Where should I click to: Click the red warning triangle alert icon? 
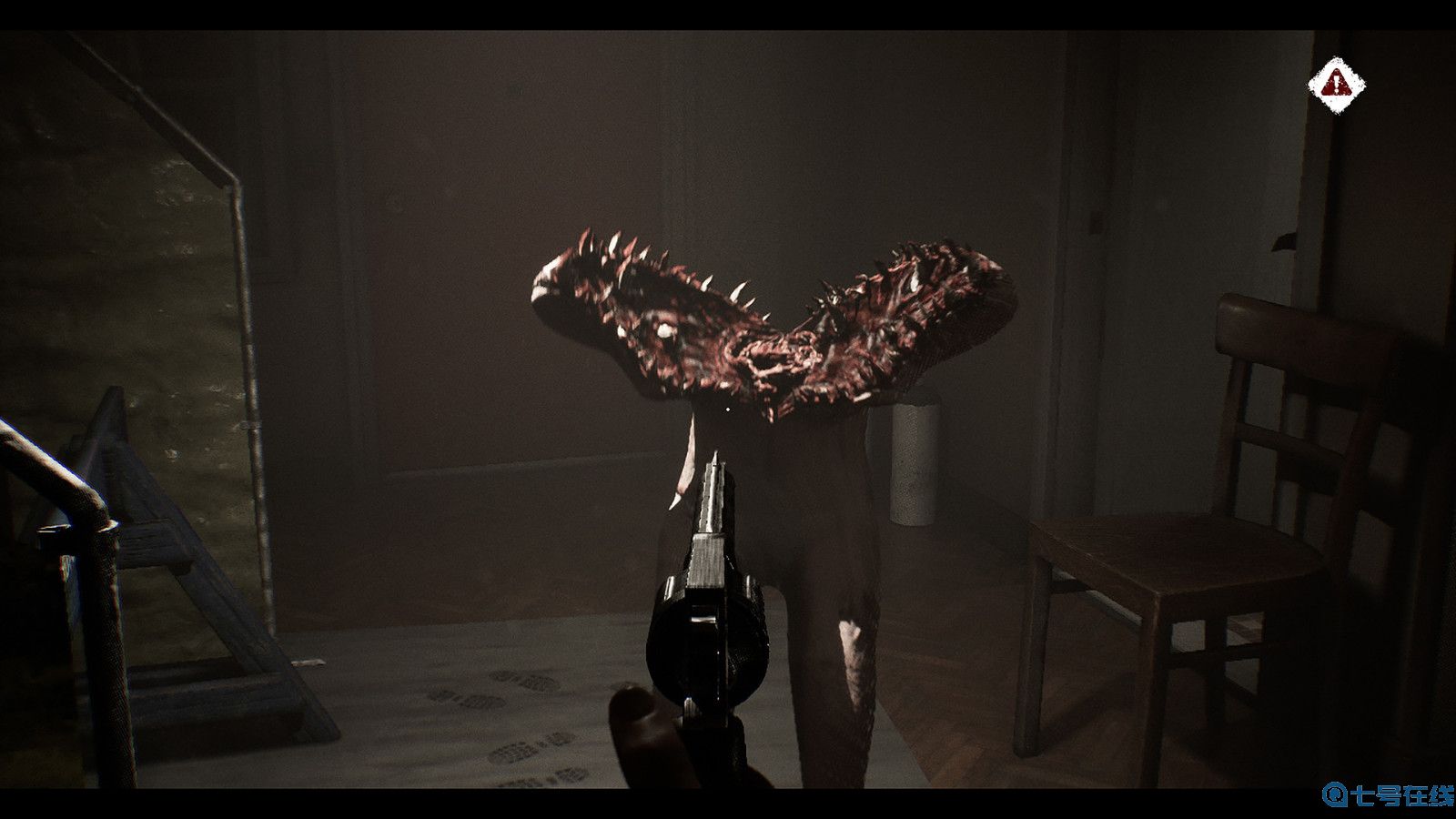click(1338, 85)
